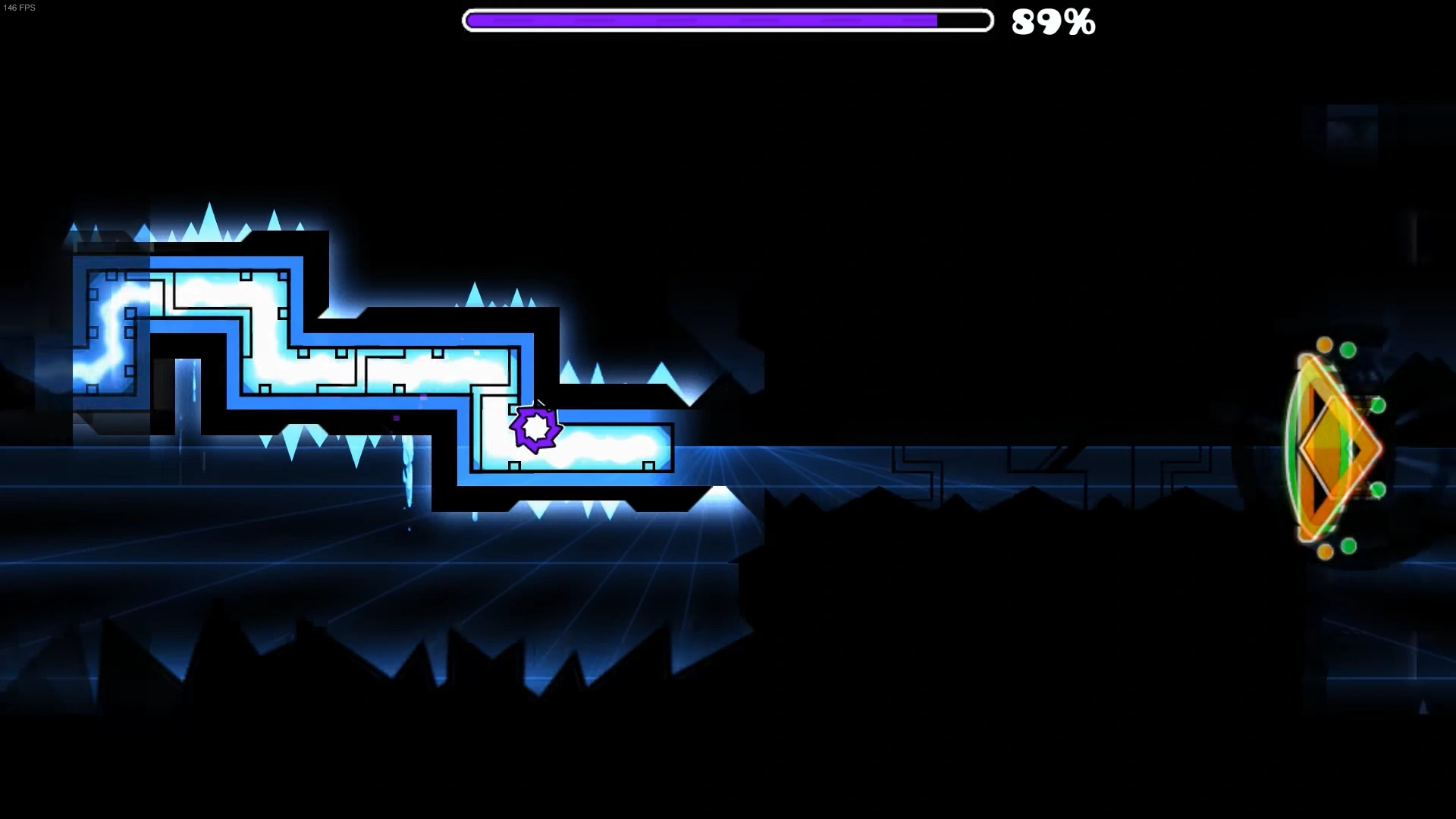Click the 89% progress percentage text
1456x819 pixels.
1053,23
